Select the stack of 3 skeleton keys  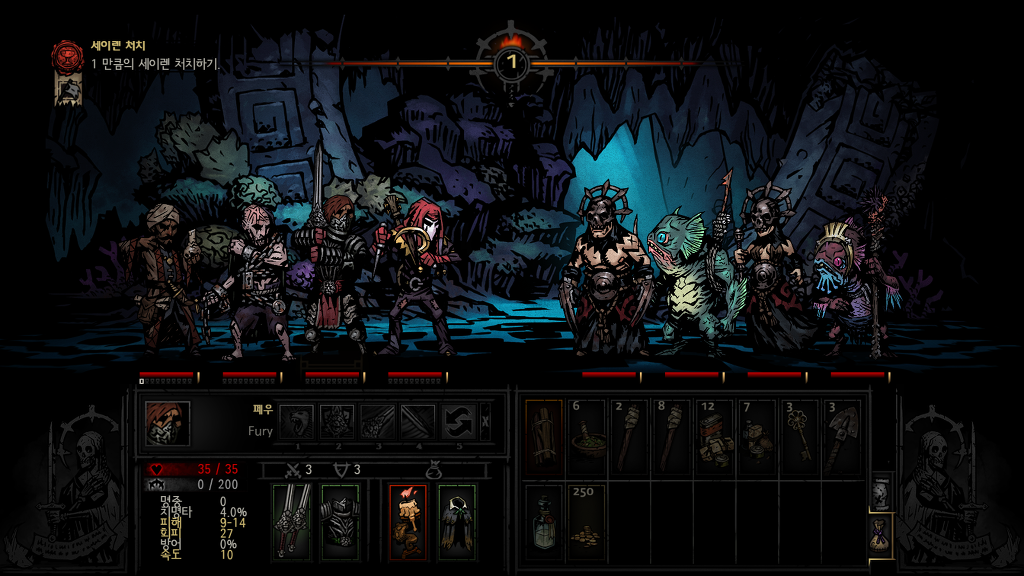point(800,437)
